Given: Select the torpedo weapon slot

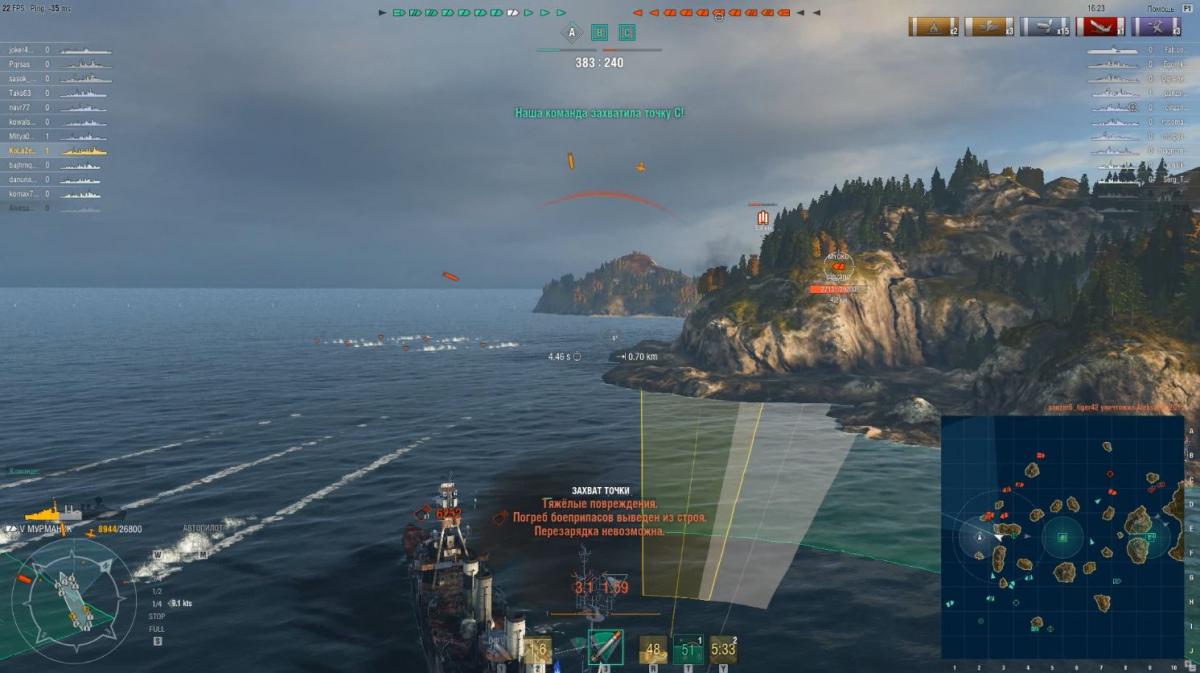Looking at the screenshot, I should tap(605, 648).
